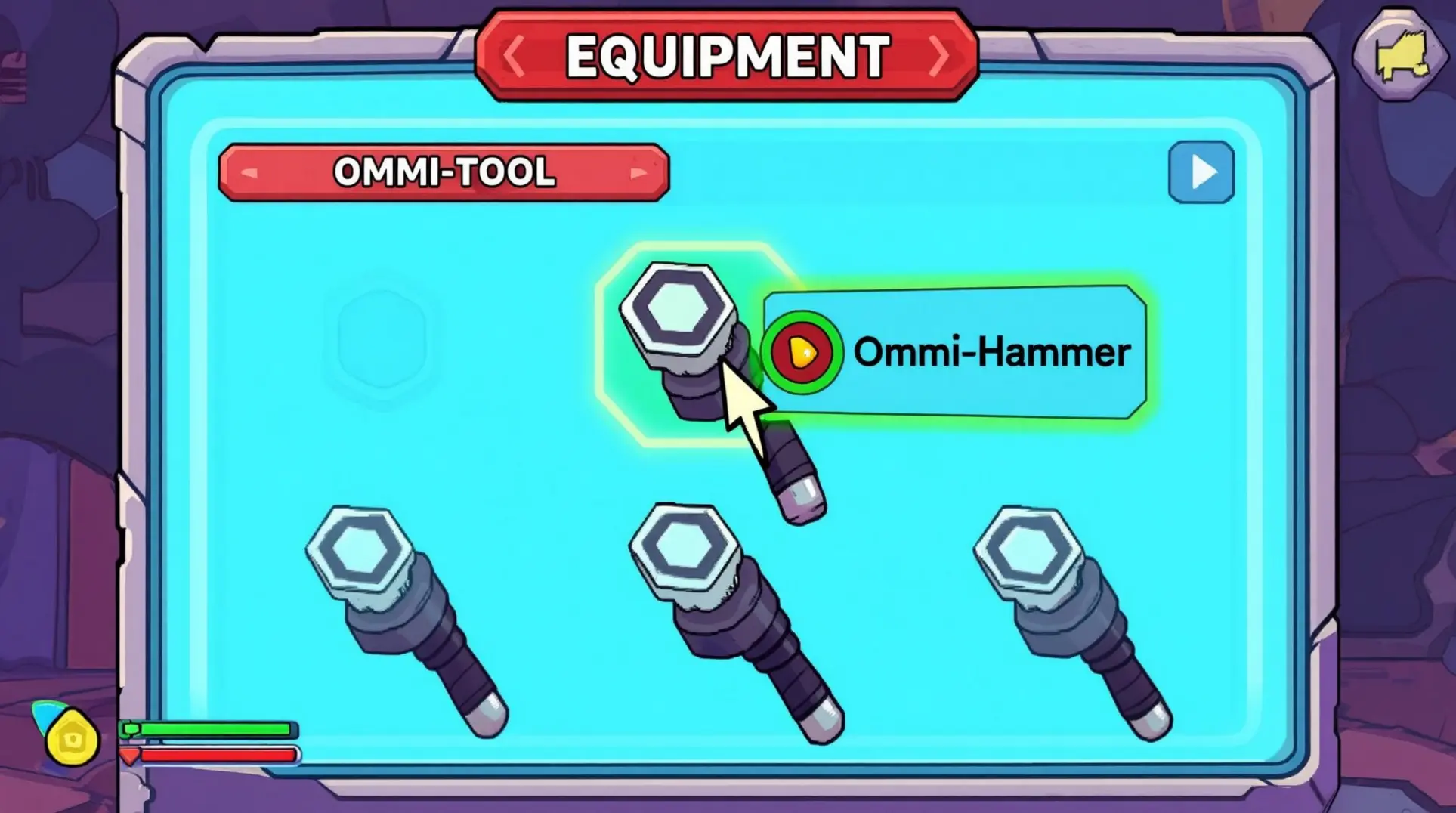This screenshot has width=1456, height=813.
Task: Select the highlighted Ommi-Hammer tool
Action: pyautogui.click(x=680, y=325)
